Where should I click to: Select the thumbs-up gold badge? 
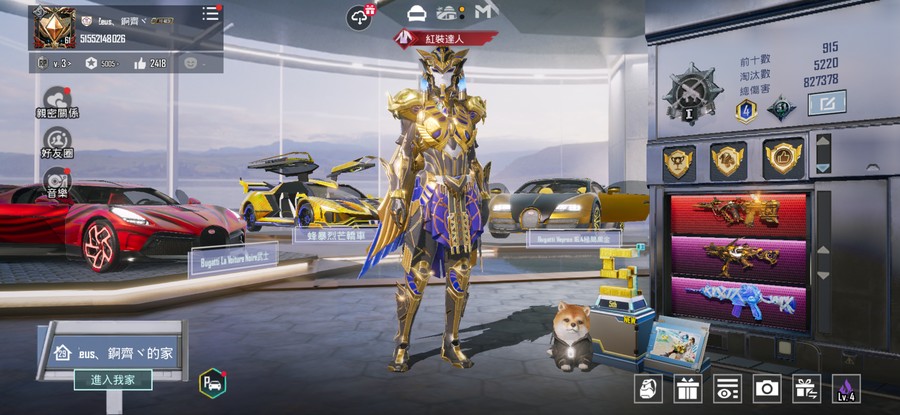pos(782,160)
